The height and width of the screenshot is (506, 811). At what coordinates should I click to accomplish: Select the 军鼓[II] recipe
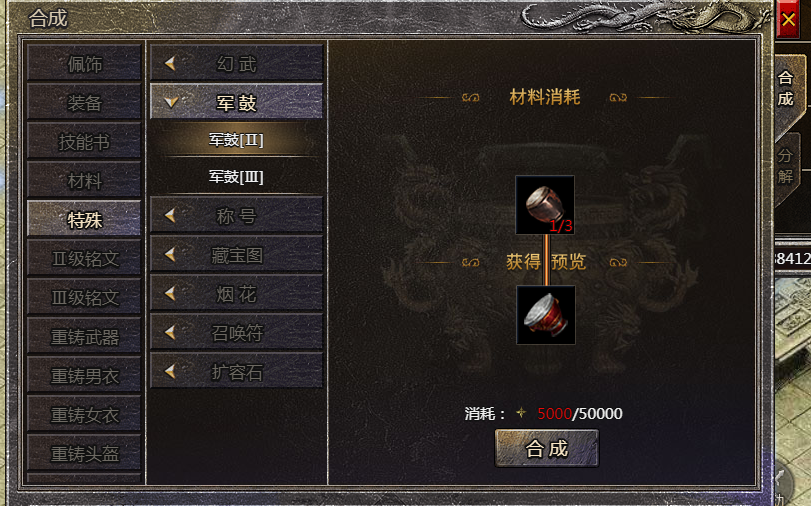236,140
